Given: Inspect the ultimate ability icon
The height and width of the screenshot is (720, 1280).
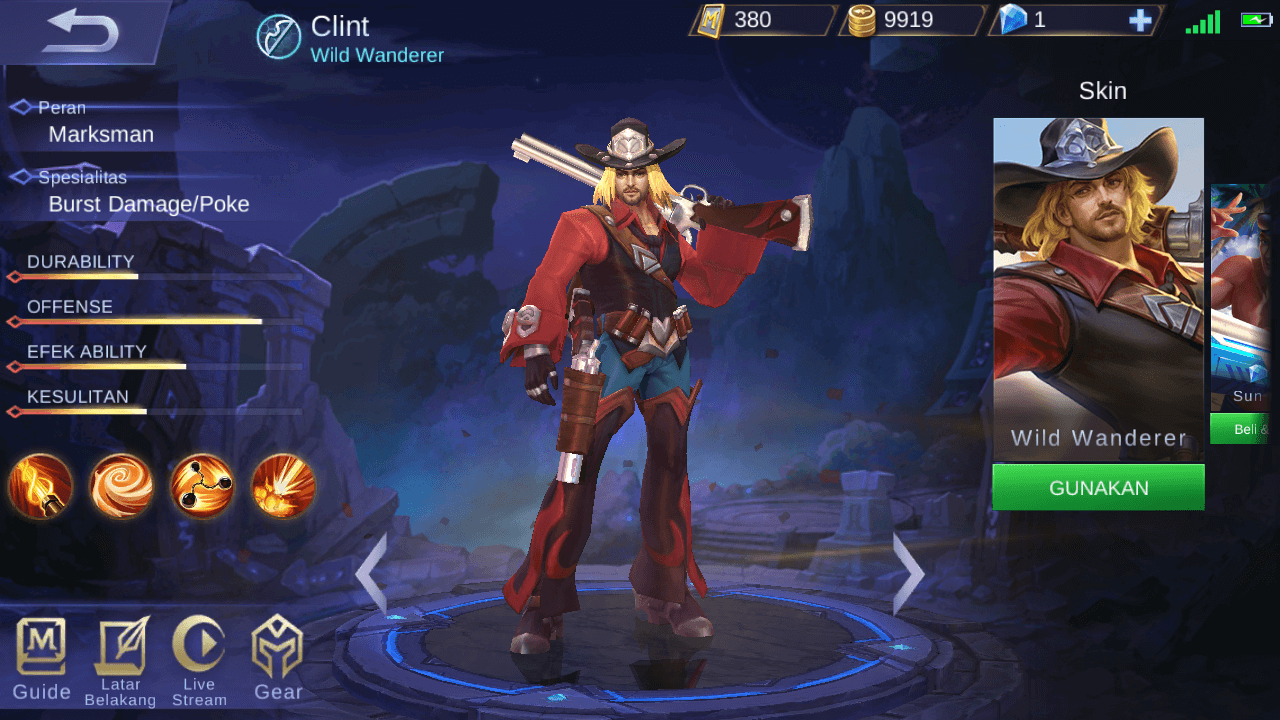Looking at the screenshot, I should (x=283, y=487).
